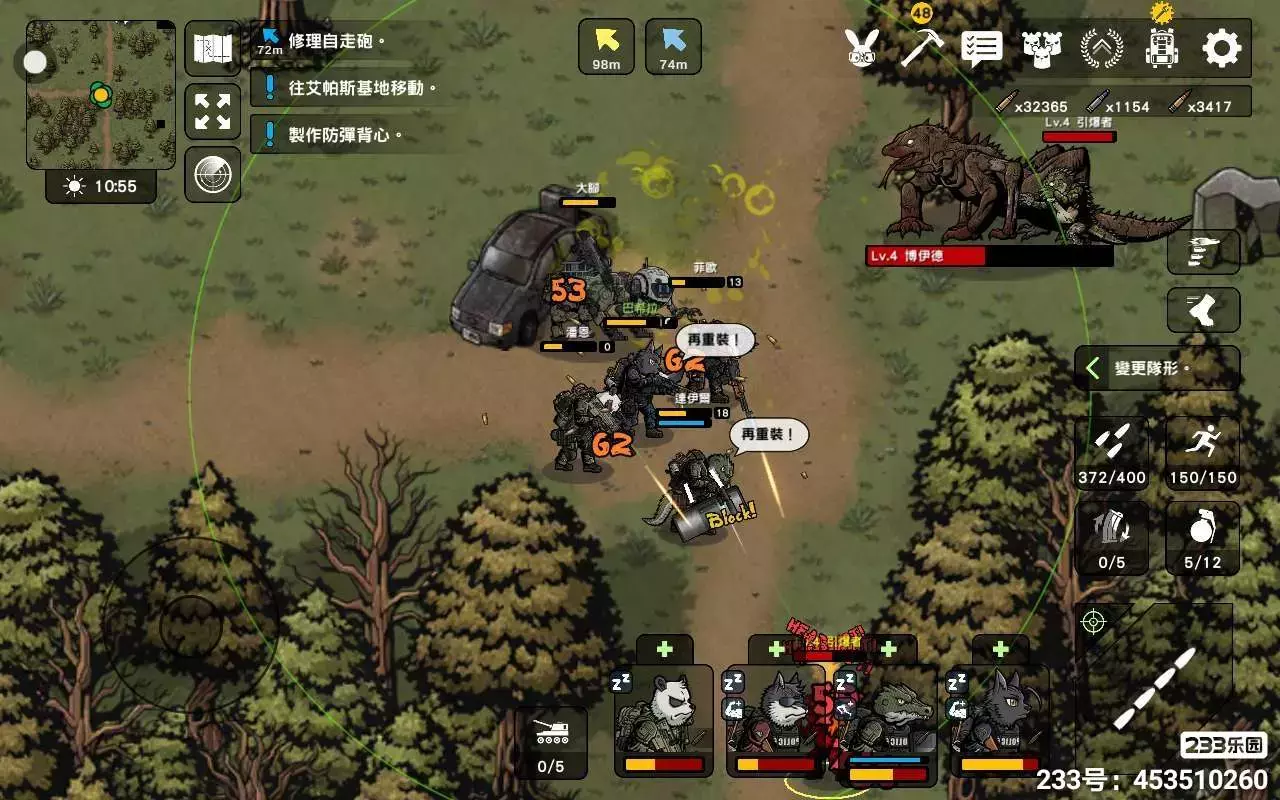This screenshot has width=1280, height=800.
Task: Select the 製作防彈背心 quest objective
Action: coord(345,134)
